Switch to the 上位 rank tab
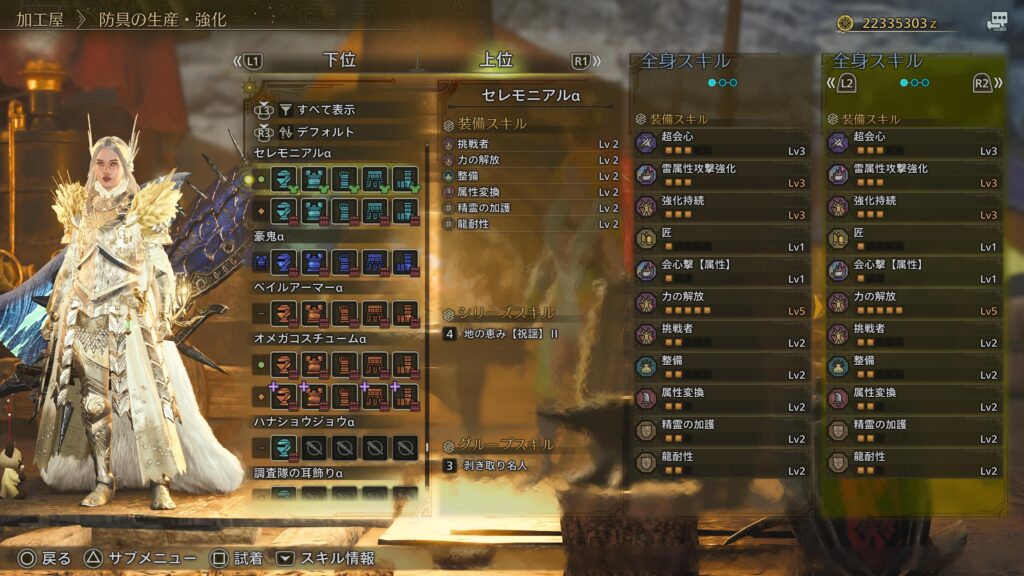 coord(496,61)
